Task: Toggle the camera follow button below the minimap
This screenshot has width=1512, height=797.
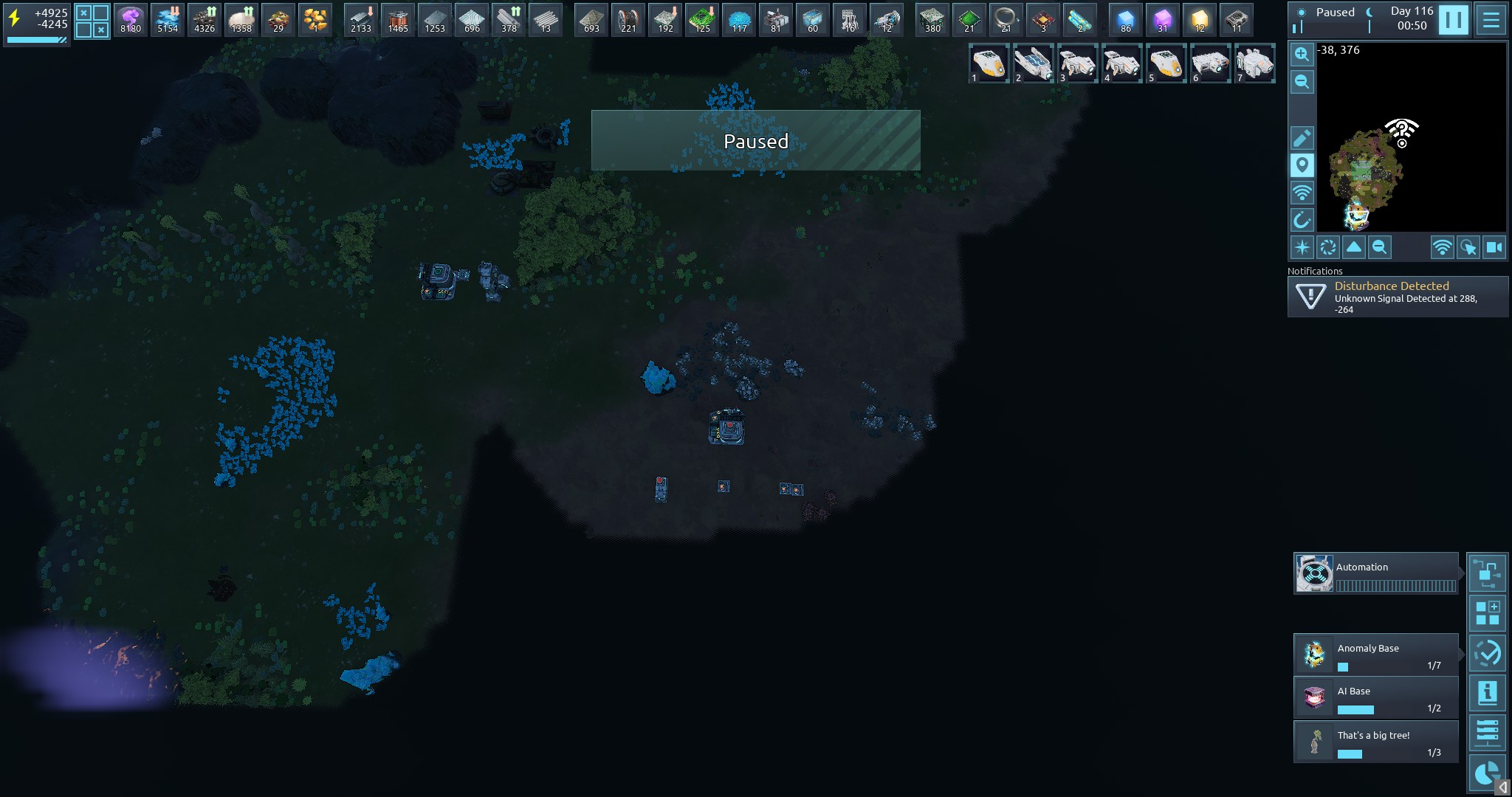Action: tap(1494, 247)
